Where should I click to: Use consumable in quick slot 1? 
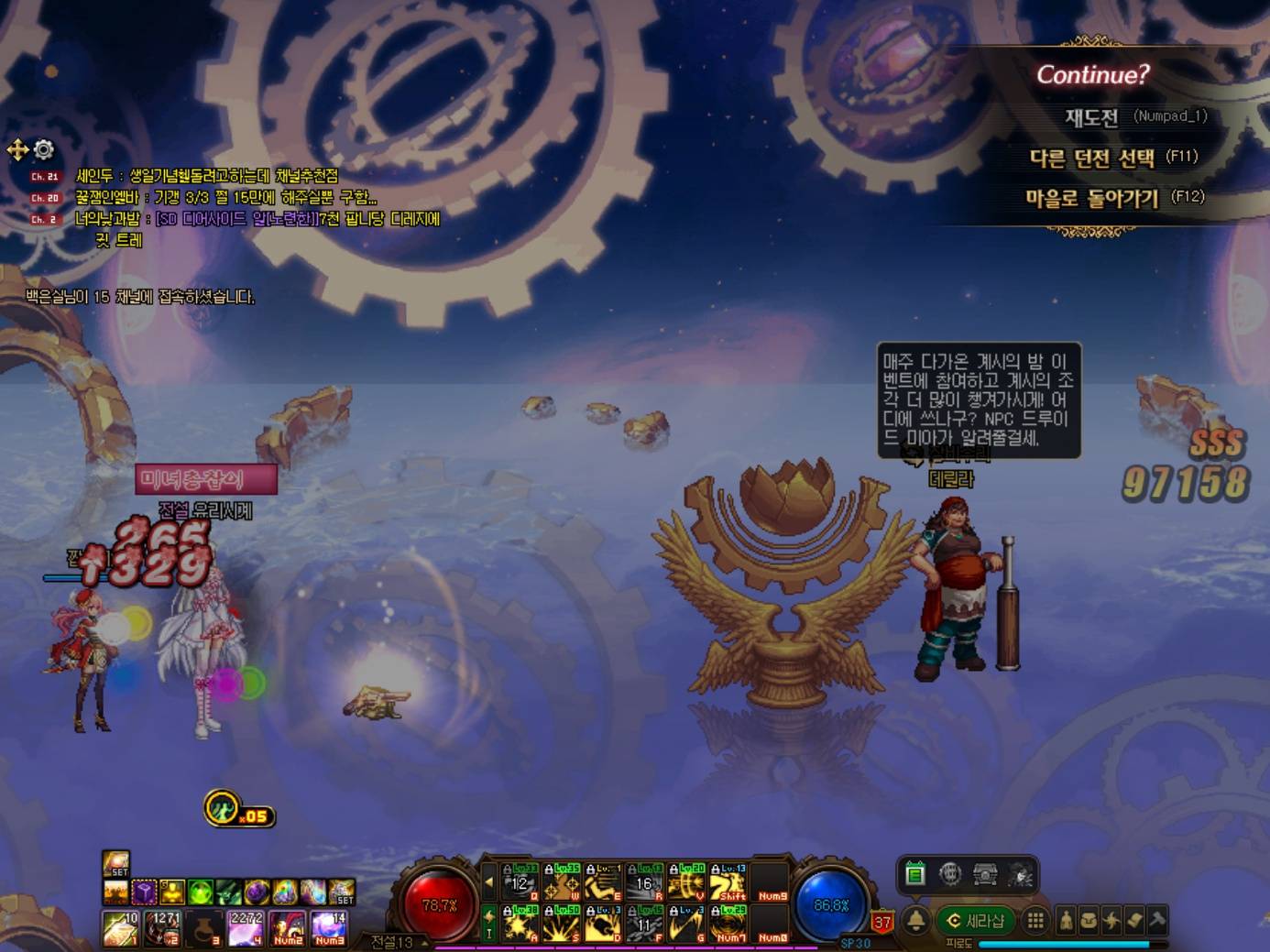[x=119, y=927]
